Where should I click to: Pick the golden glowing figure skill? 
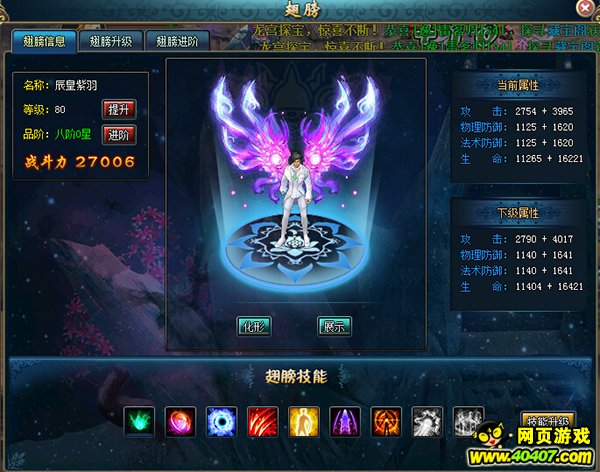point(303,421)
